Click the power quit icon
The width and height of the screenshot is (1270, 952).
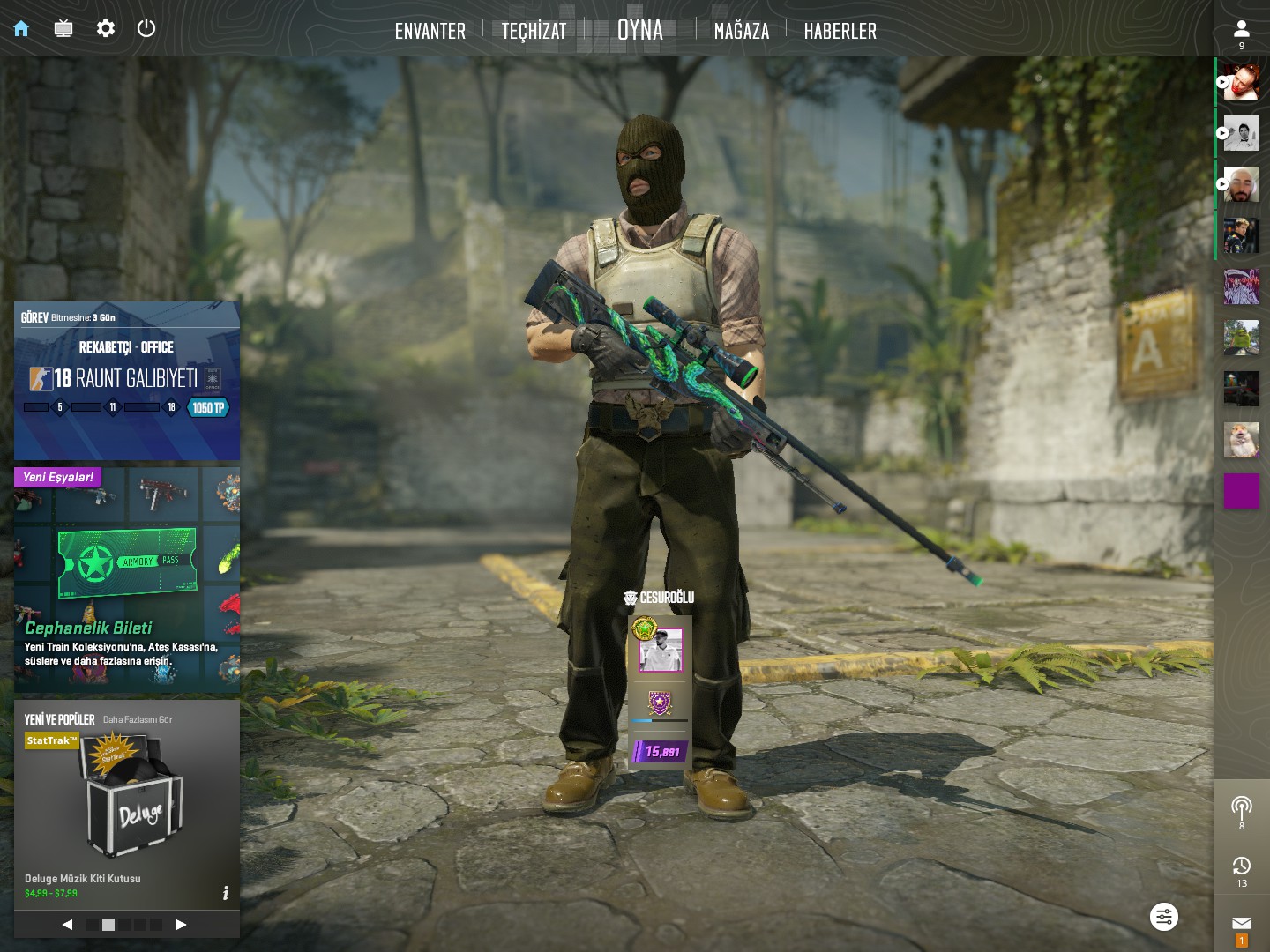tap(146, 28)
